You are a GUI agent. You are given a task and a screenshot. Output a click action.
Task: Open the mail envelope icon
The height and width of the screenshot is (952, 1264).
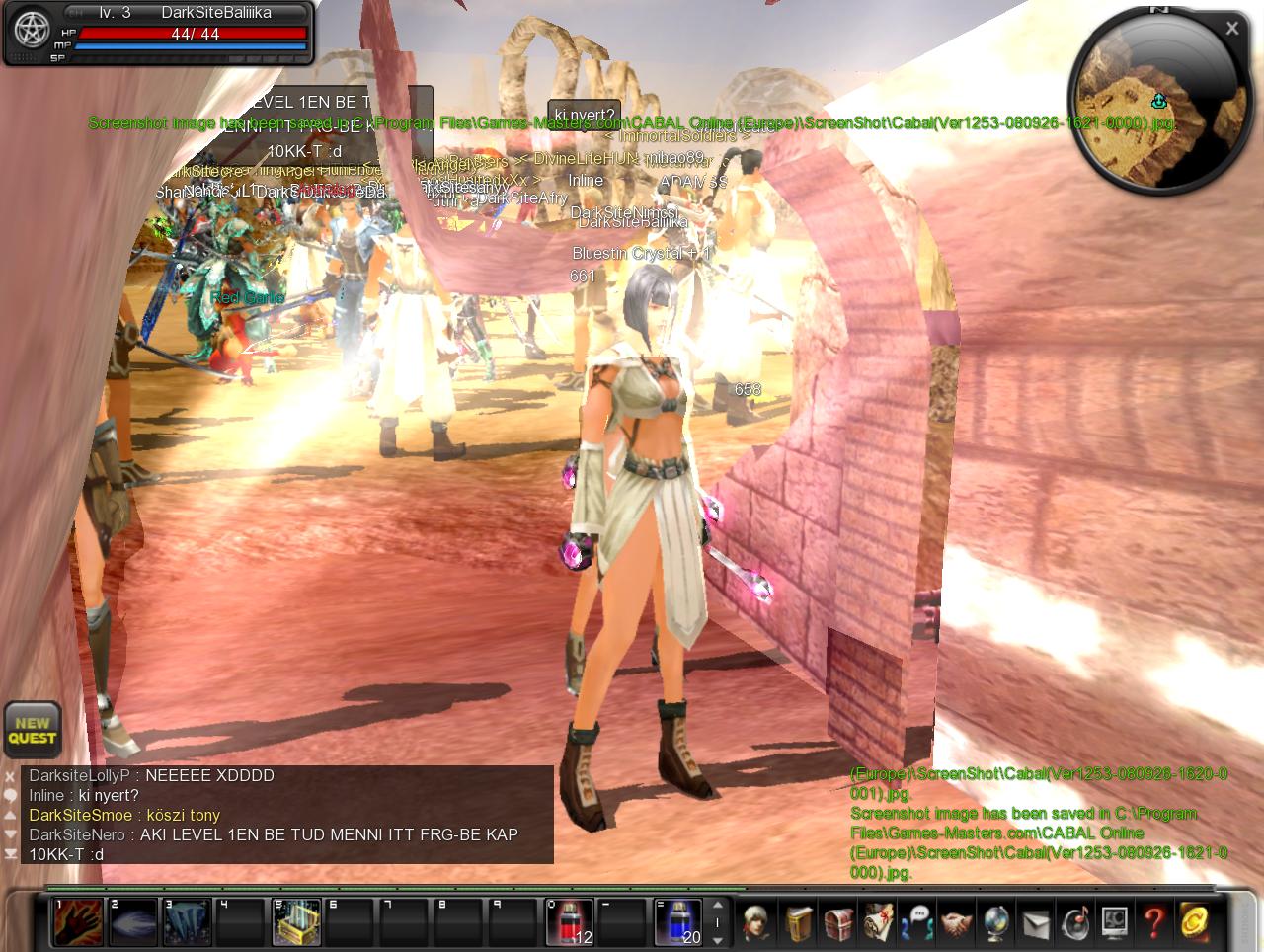(1035, 923)
